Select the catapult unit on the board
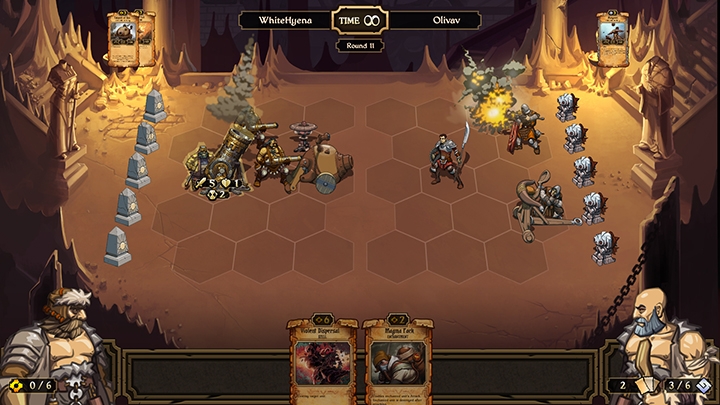 pyautogui.click(x=538, y=205)
